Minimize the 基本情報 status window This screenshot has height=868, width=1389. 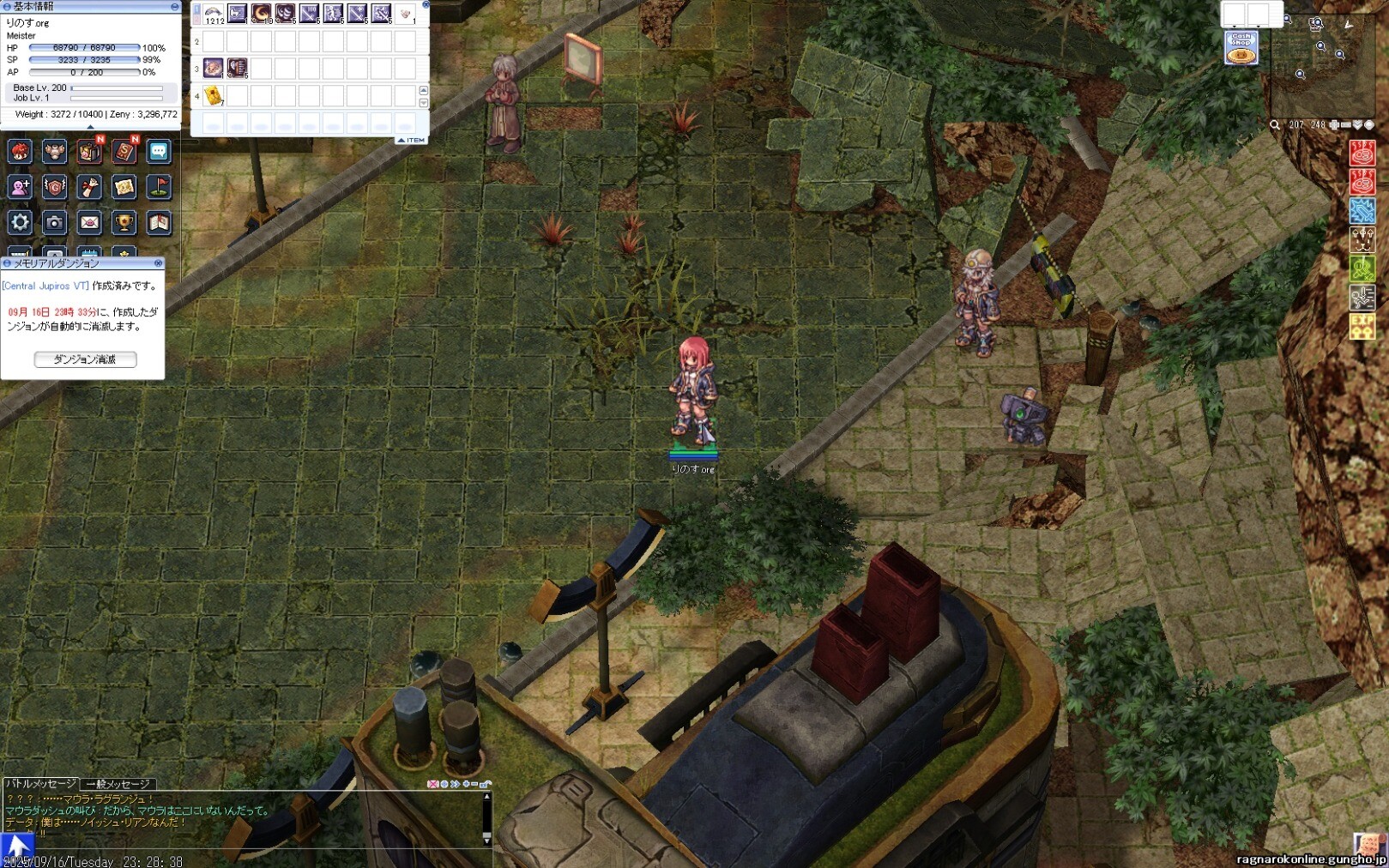point(175,7)
